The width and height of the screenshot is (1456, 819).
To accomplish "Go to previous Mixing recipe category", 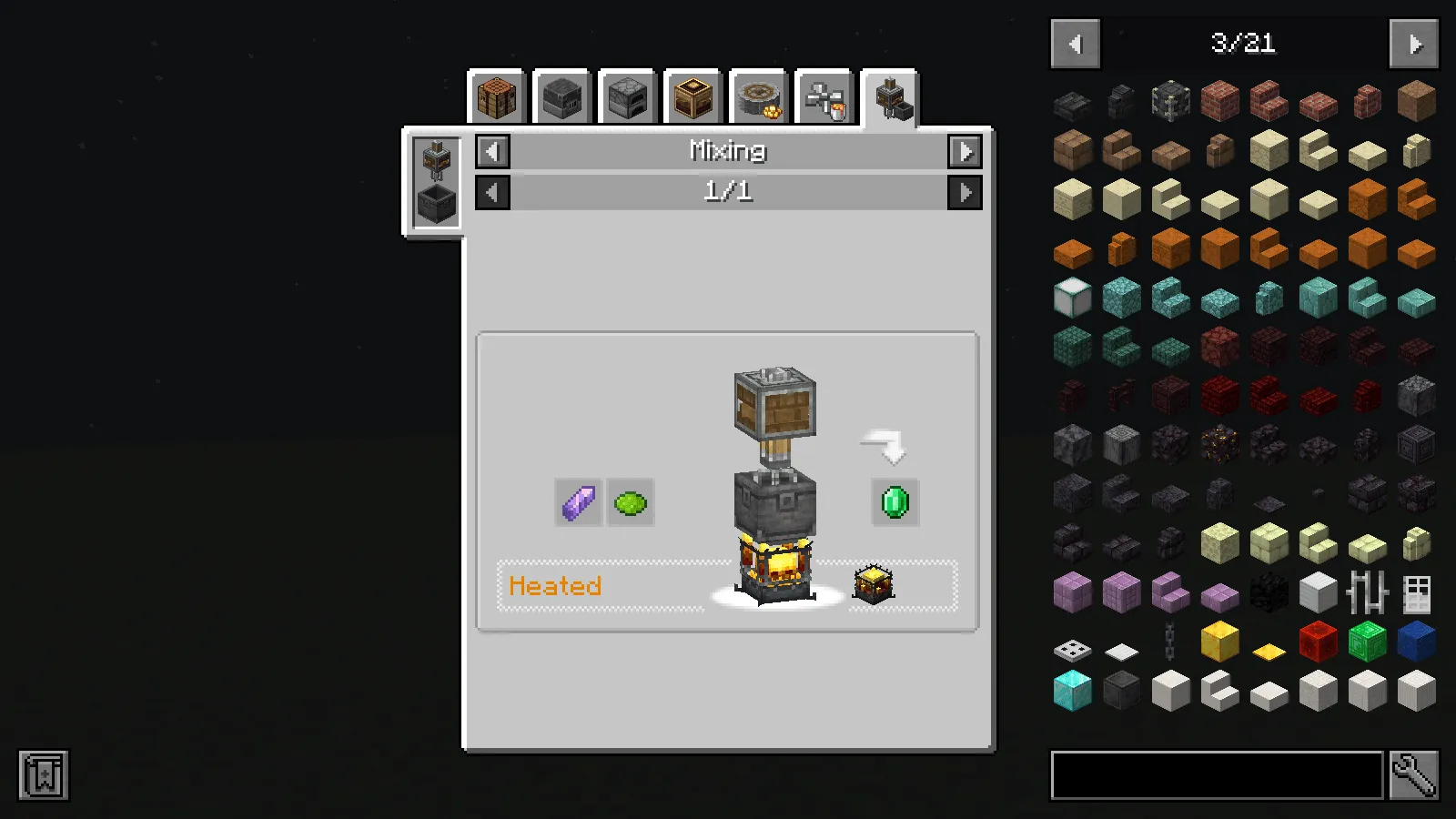I will pos(492,151).
